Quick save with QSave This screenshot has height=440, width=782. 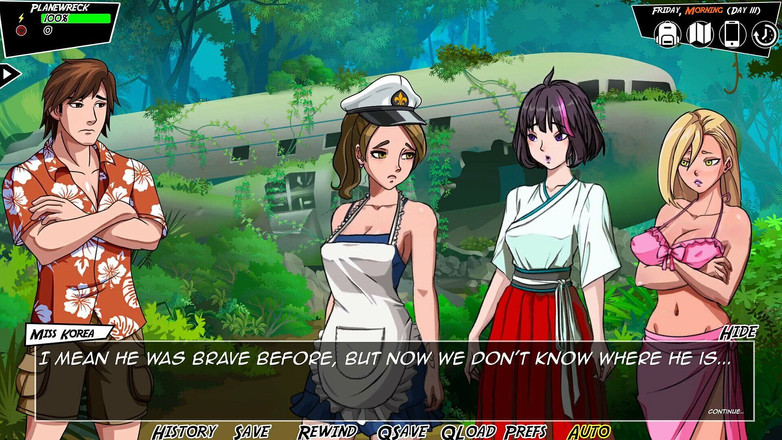pyautogui.click(x=403, y=431)
